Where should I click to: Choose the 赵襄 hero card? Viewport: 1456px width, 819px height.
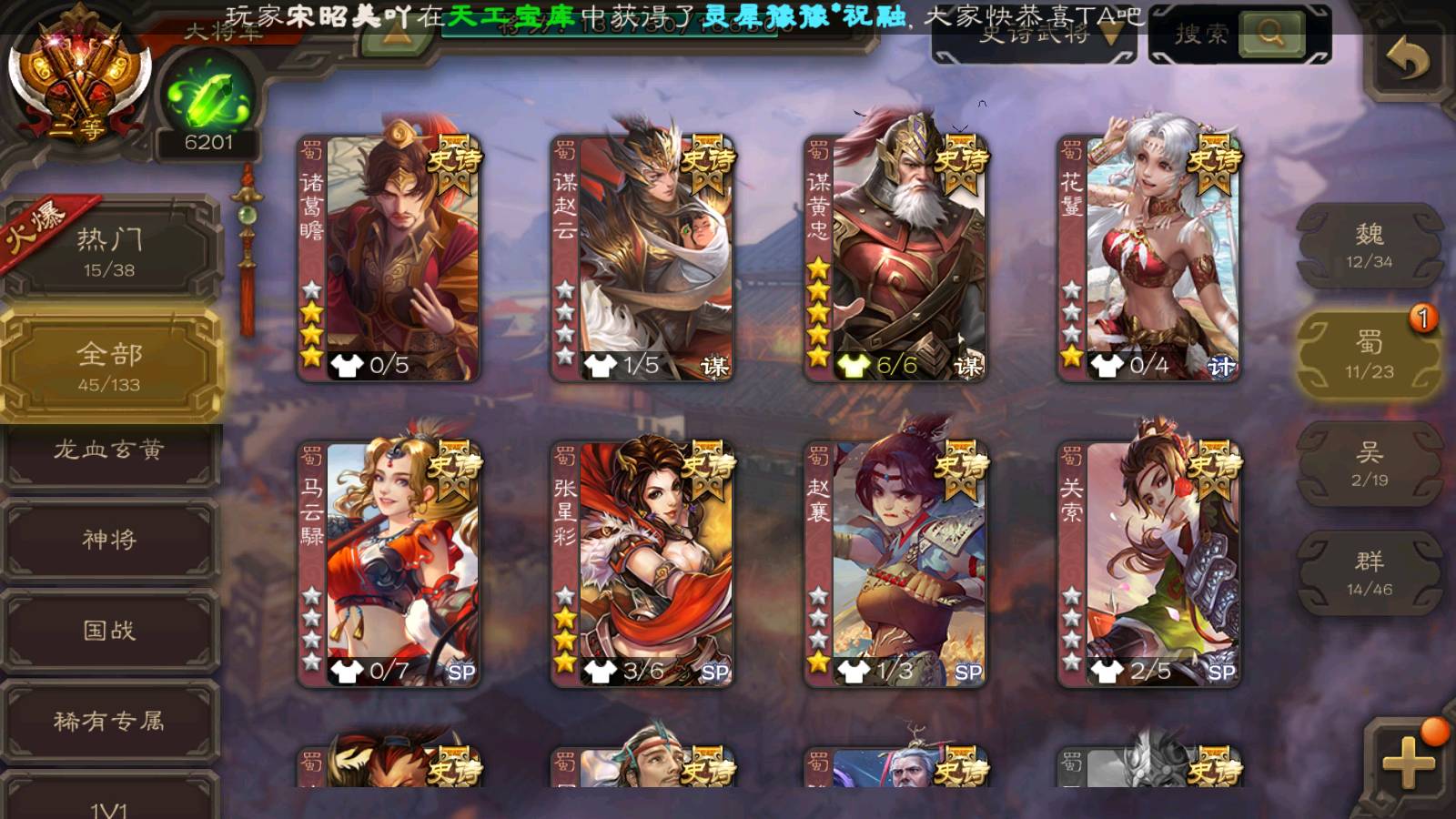tap(895, 564)
